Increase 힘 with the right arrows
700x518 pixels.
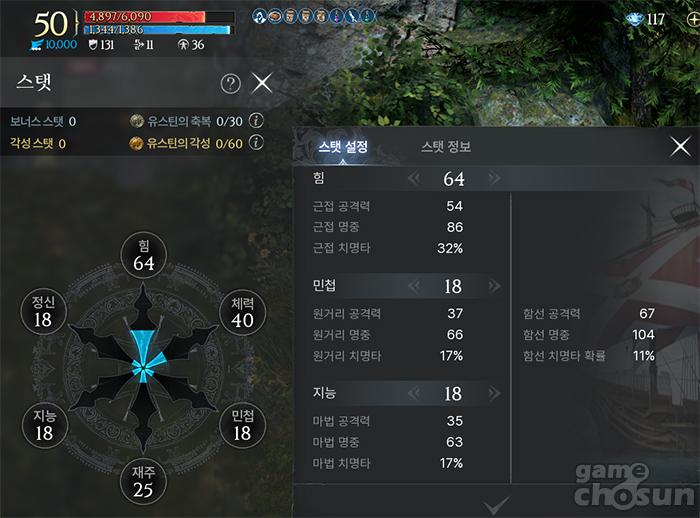click(493, 179)
